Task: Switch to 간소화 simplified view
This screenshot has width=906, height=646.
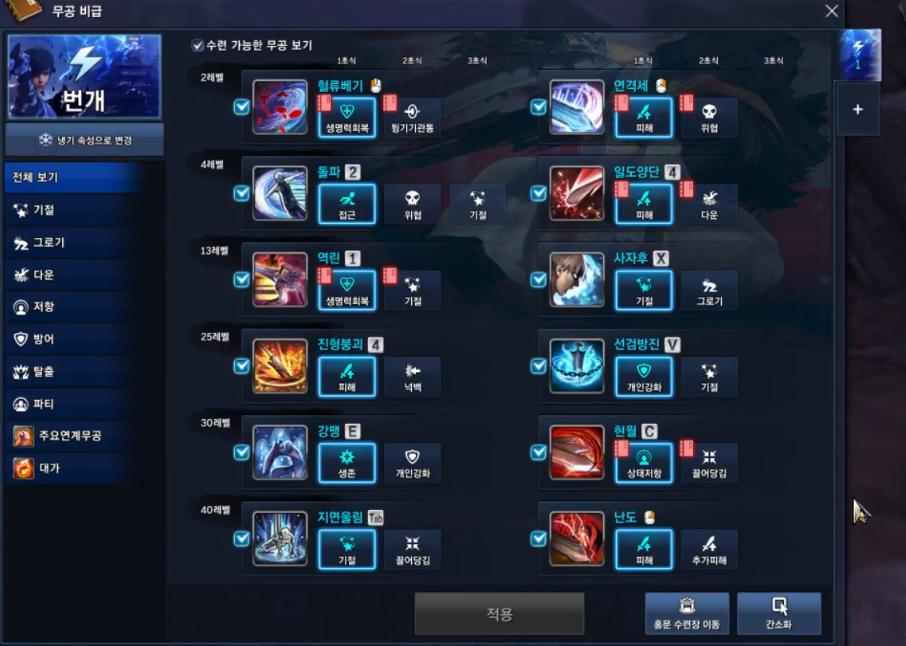Action: (778, 614)
